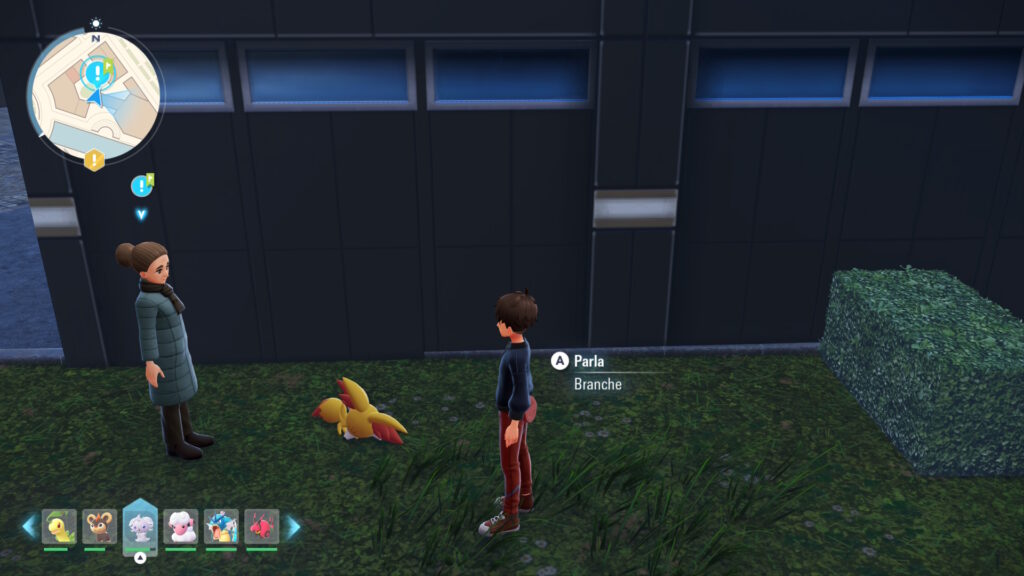
Task: Pick the Flaaffy party slot
Action: tap(181, 526)
